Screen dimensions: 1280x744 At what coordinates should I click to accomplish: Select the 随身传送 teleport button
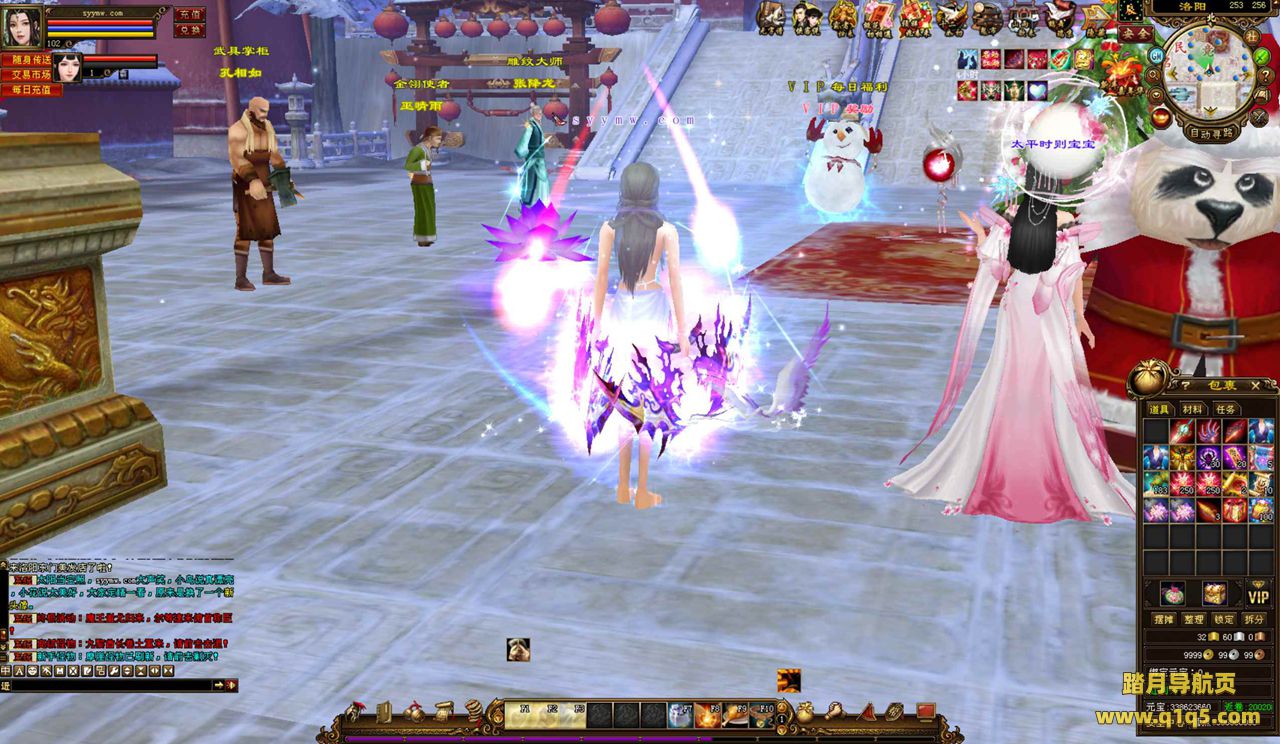(x=31, y=60)
